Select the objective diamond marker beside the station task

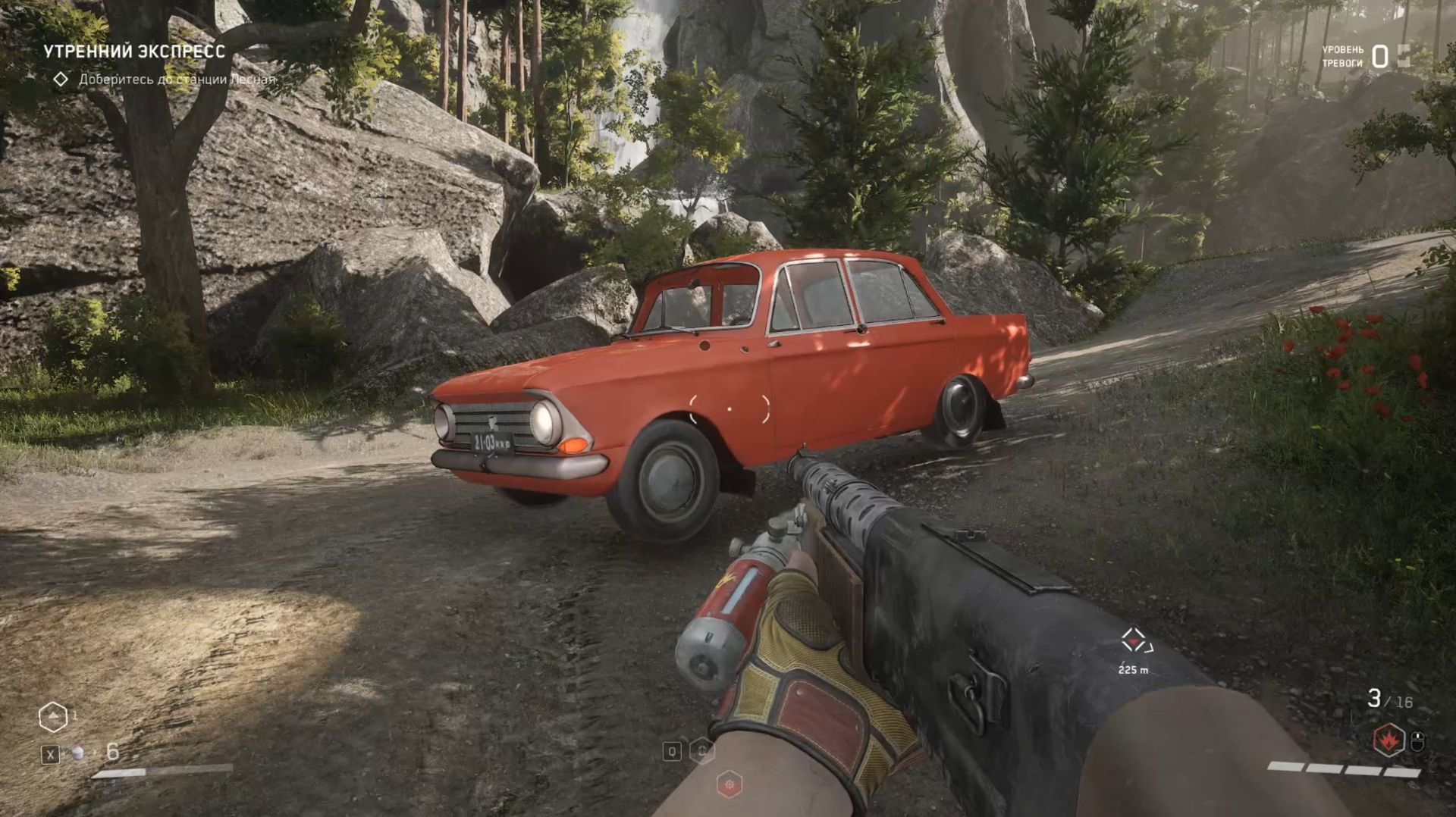[x=61, y=79]
